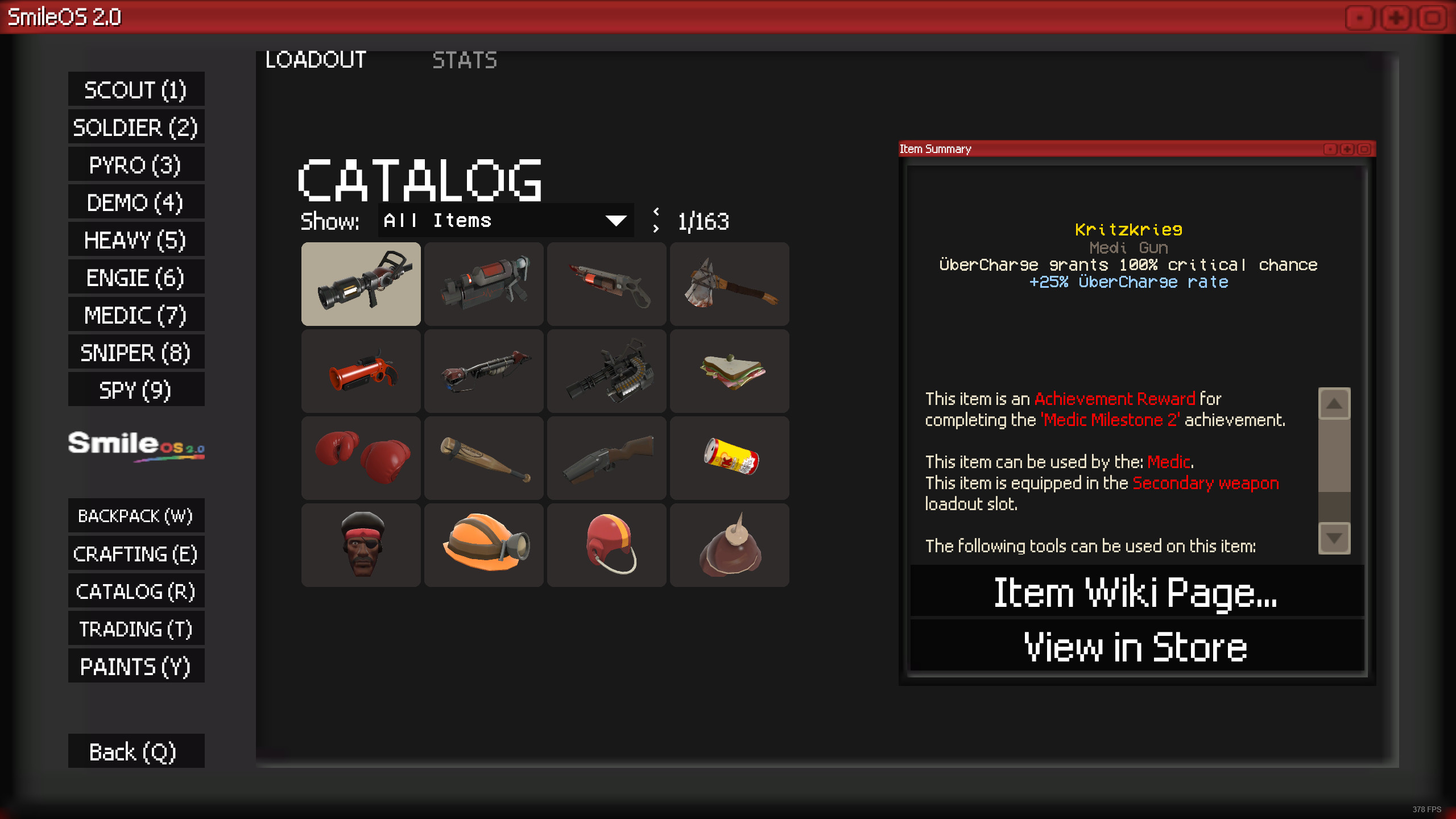Switch to the STATS tab

[x=465, y=60]
